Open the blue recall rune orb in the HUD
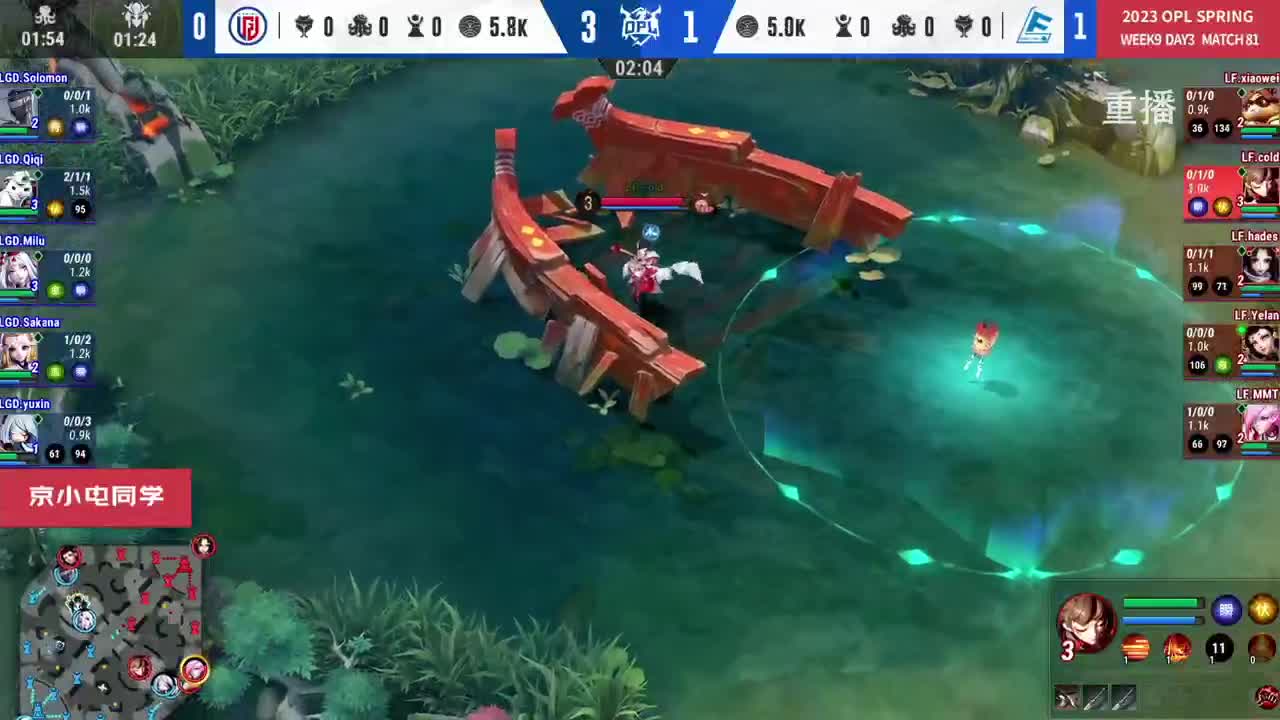This screenshot has height=720, width=1280. (x=1226, y=610)
